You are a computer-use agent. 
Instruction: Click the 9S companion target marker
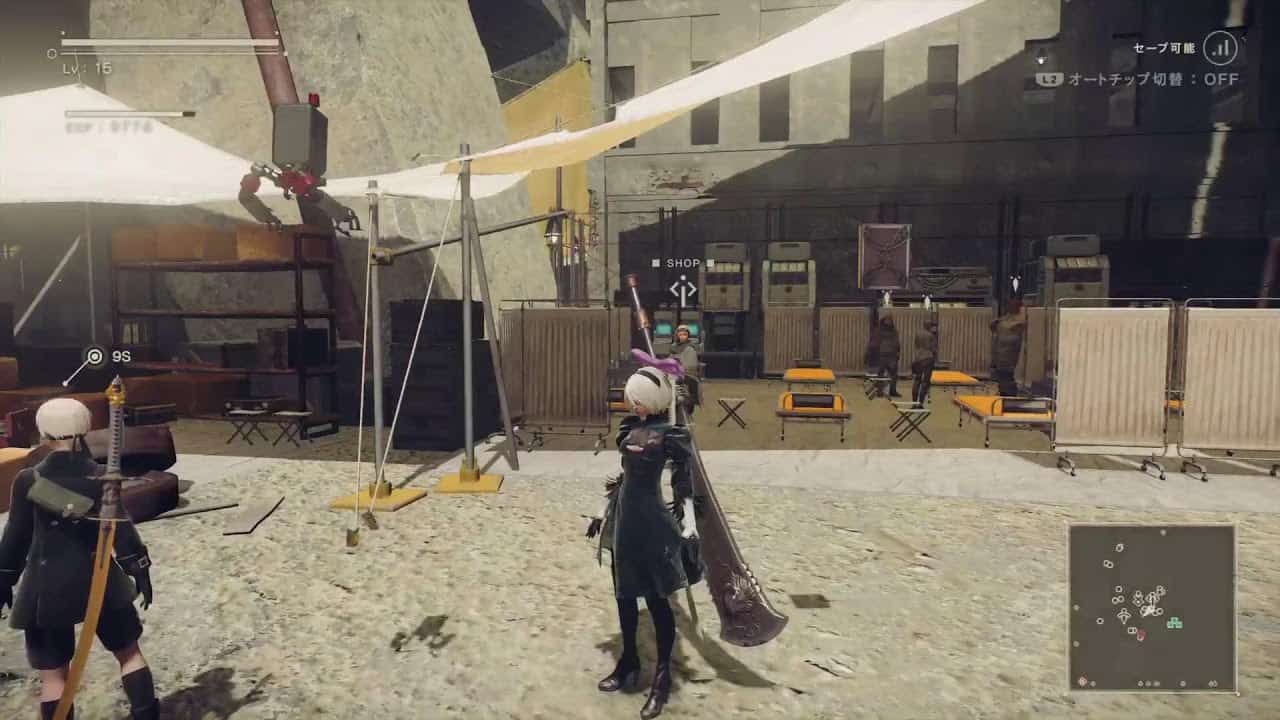point(95,355)
